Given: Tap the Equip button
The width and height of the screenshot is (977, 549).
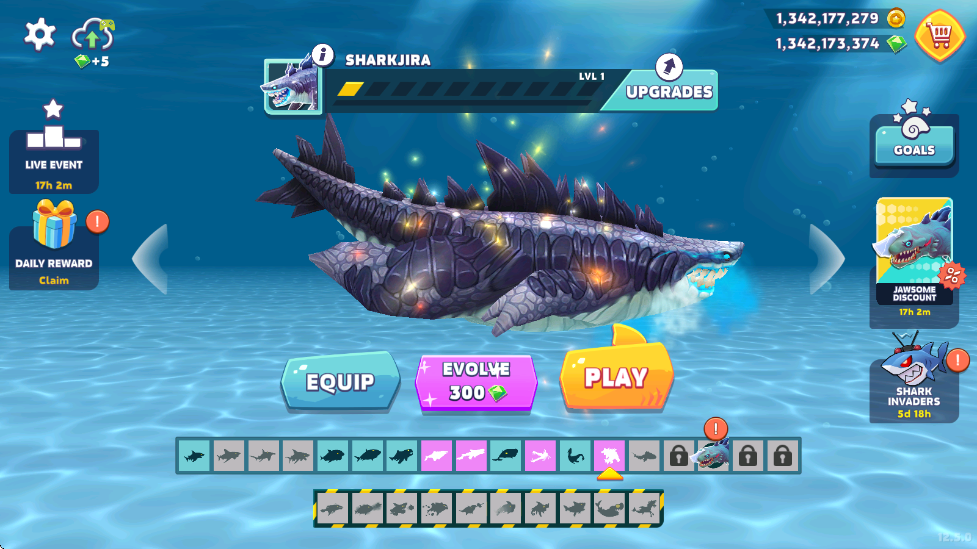Looking at the screenshot, I should tap(340, 382).
